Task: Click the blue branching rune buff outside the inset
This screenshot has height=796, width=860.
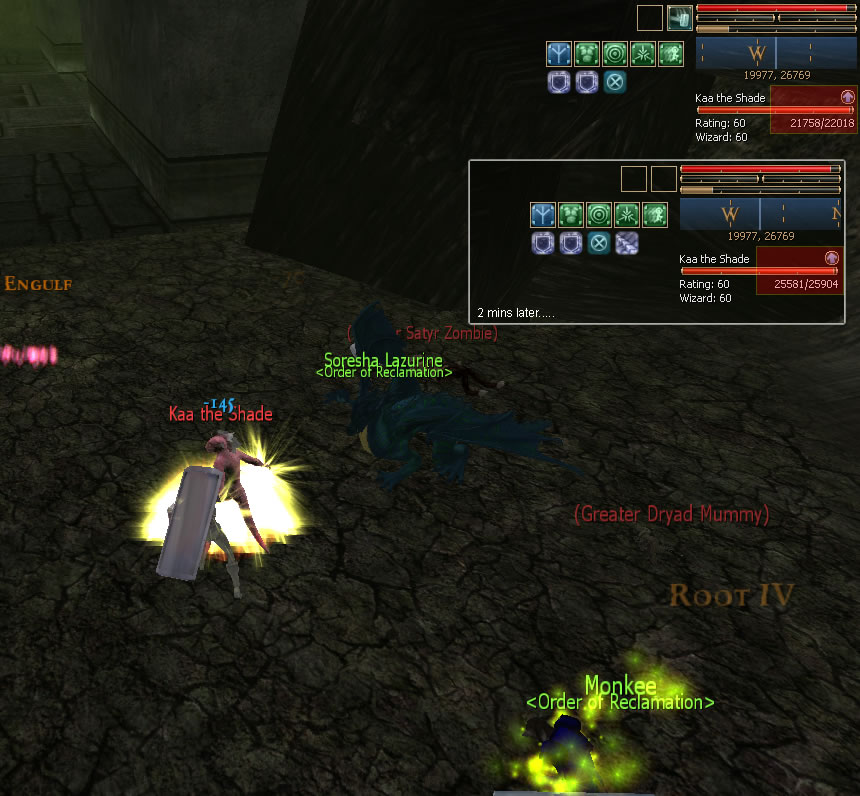Action: tap(559, 53)
